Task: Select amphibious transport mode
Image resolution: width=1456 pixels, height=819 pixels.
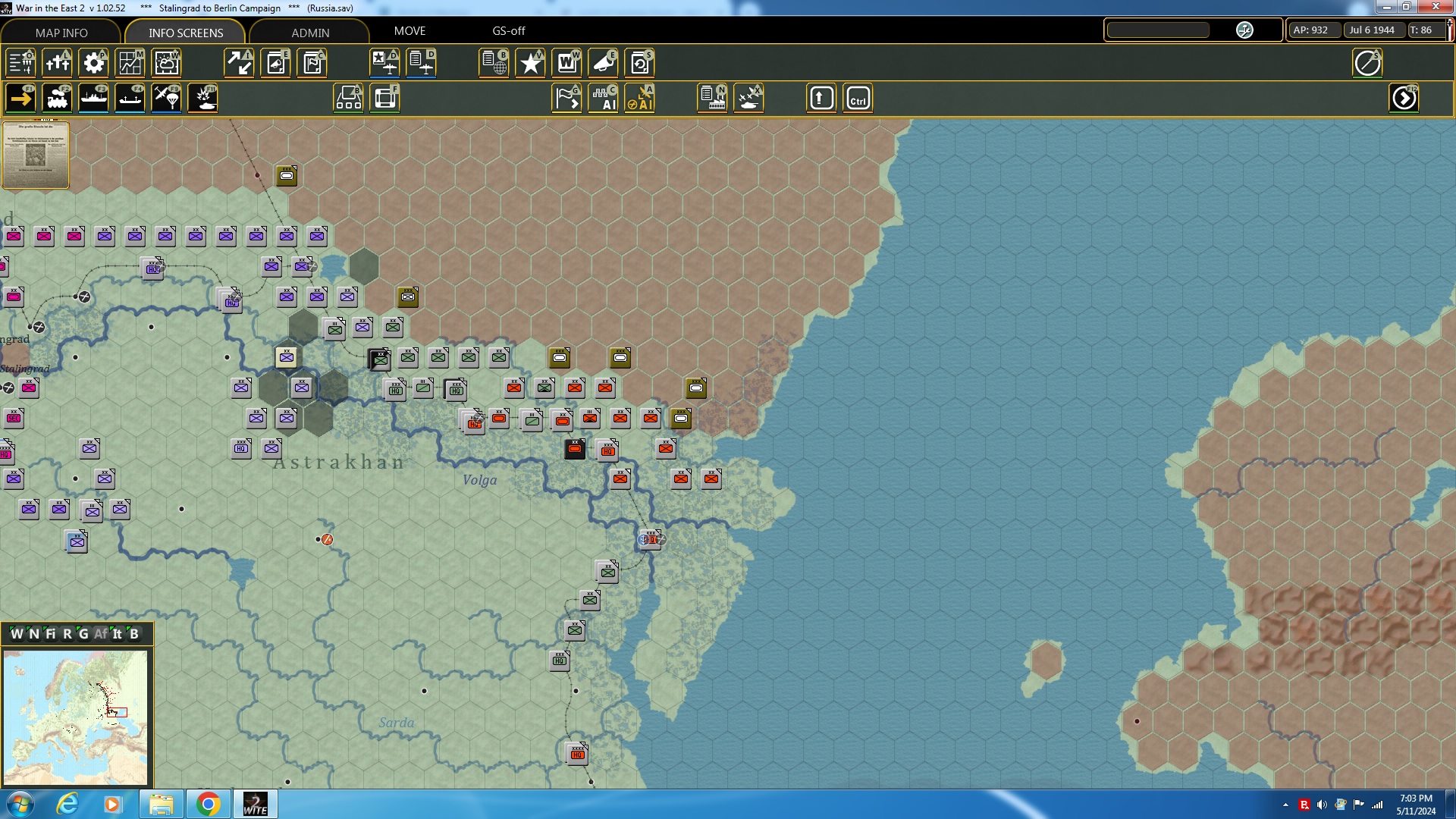Action: click(x=129, y=97)
